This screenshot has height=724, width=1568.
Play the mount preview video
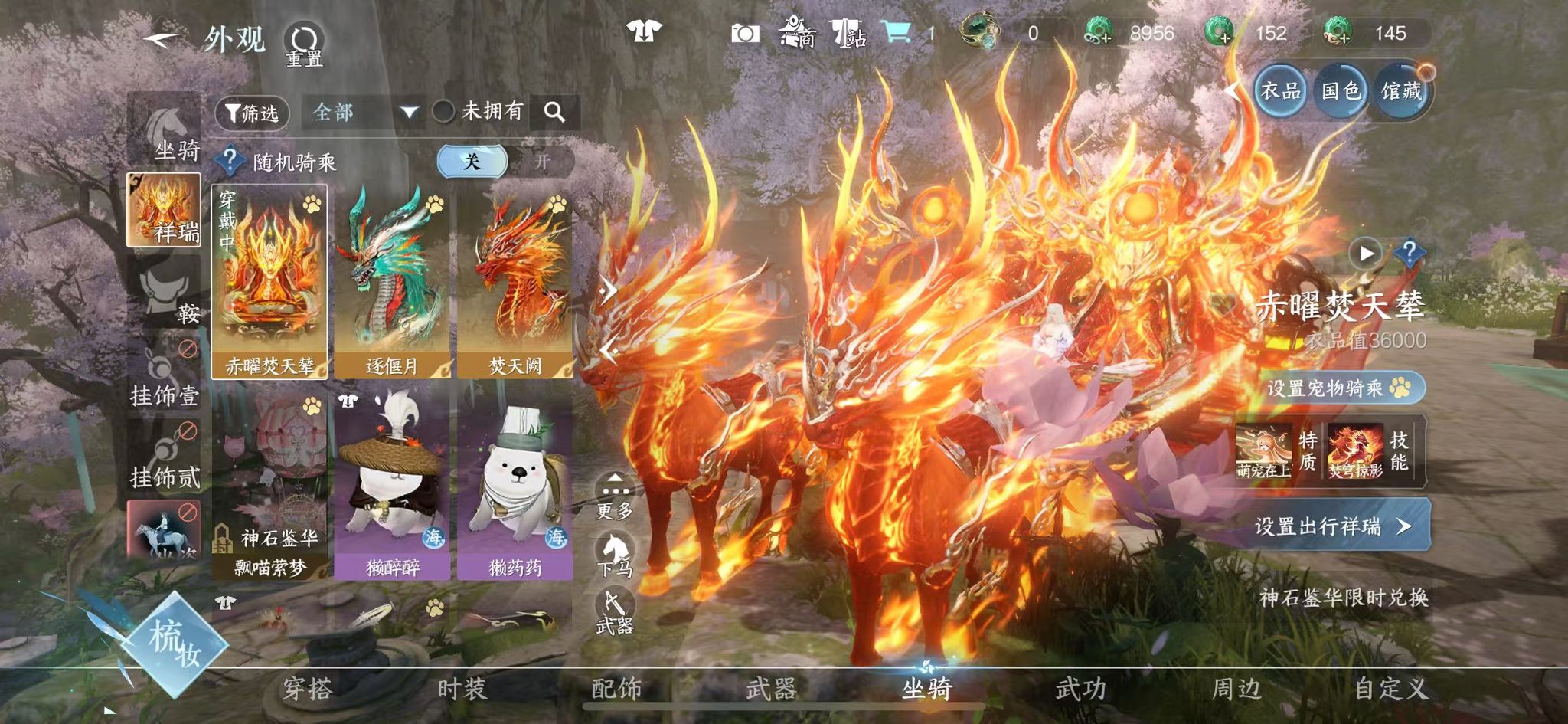point(1367,252)
